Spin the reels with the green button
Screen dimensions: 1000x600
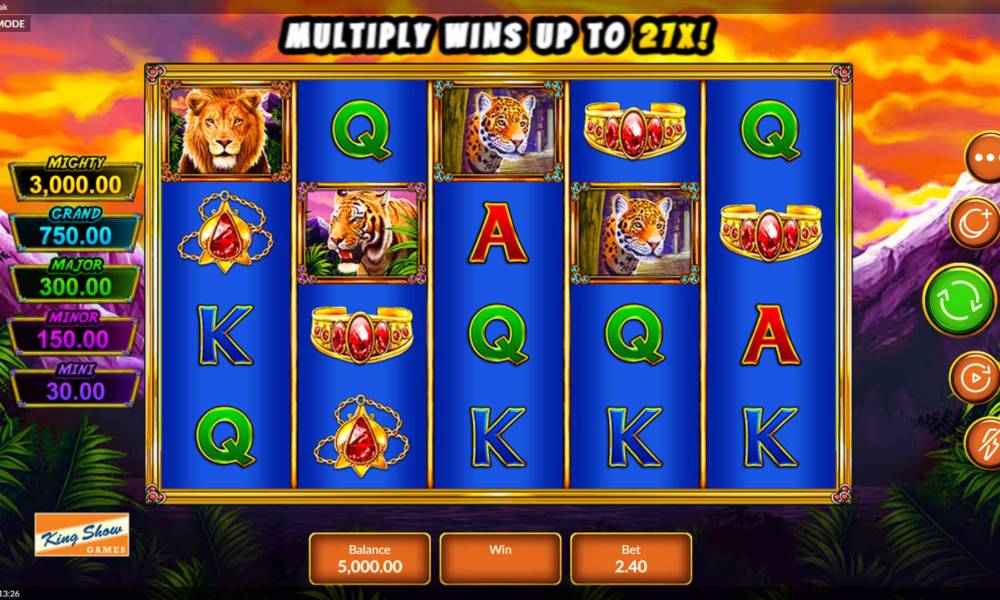point(958,300)
